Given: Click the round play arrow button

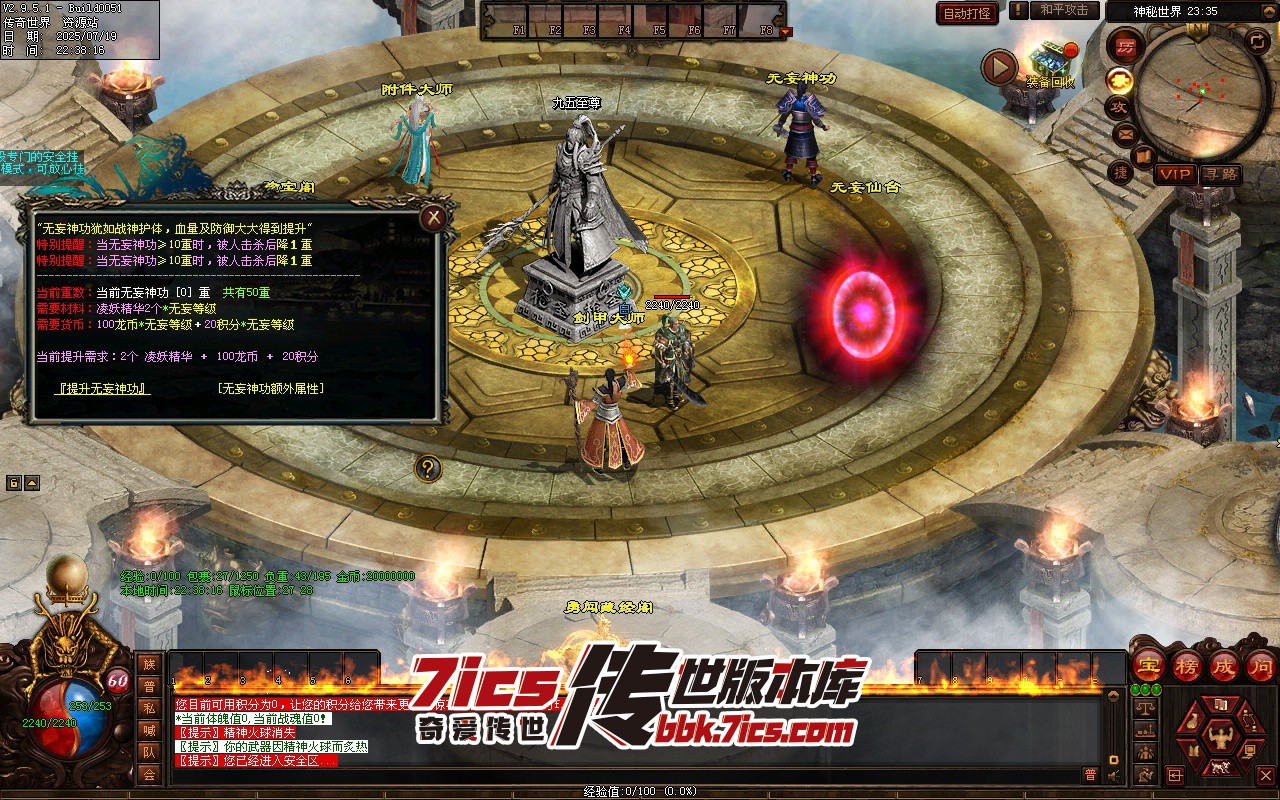Looking at the screenshot, I should (999, 68).
